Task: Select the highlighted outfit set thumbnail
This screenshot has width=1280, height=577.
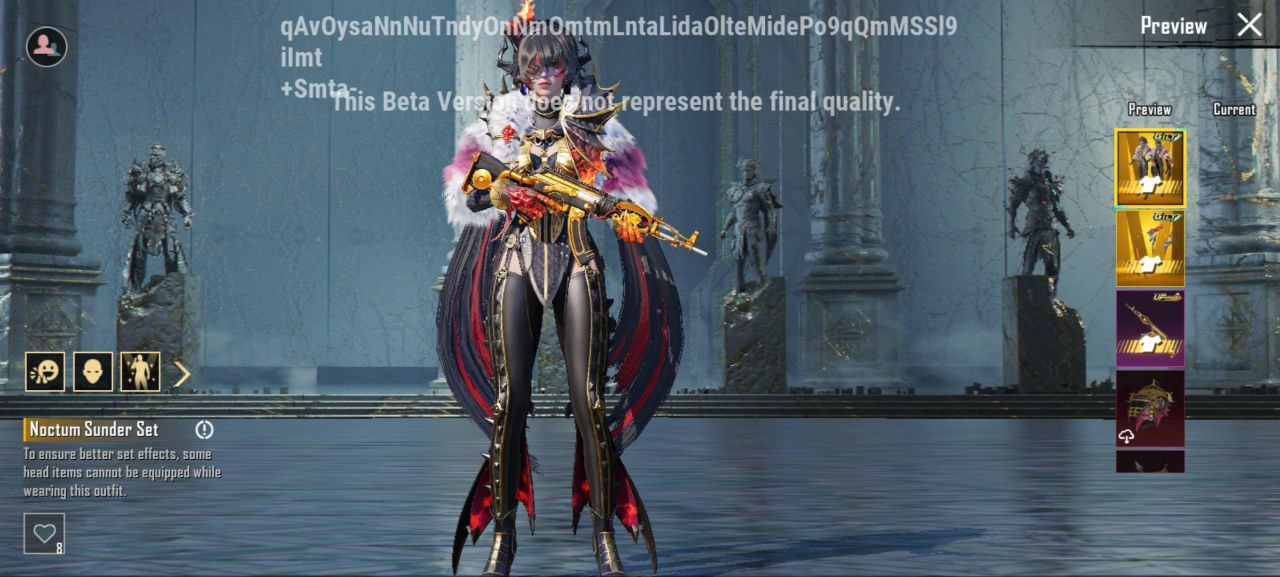Action: click(1150, 168)
